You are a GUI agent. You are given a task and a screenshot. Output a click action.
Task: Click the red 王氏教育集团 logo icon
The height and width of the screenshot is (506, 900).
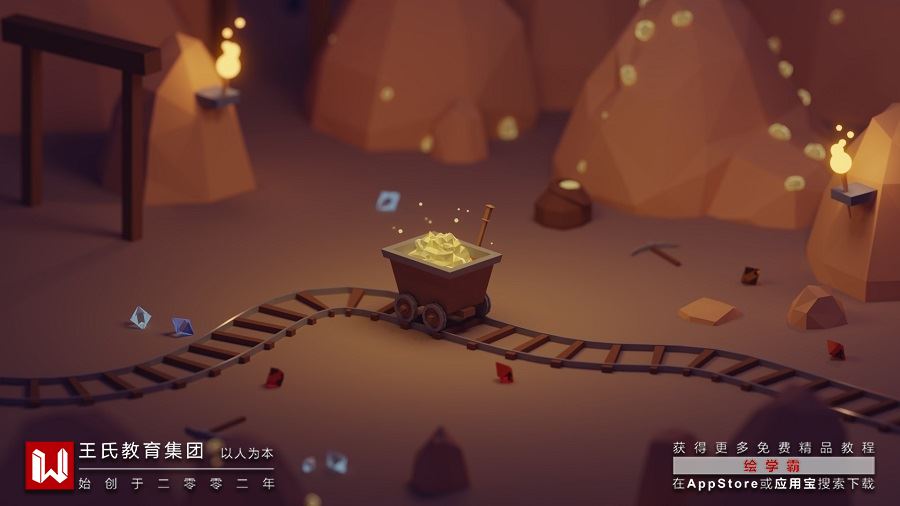(49, 465)
